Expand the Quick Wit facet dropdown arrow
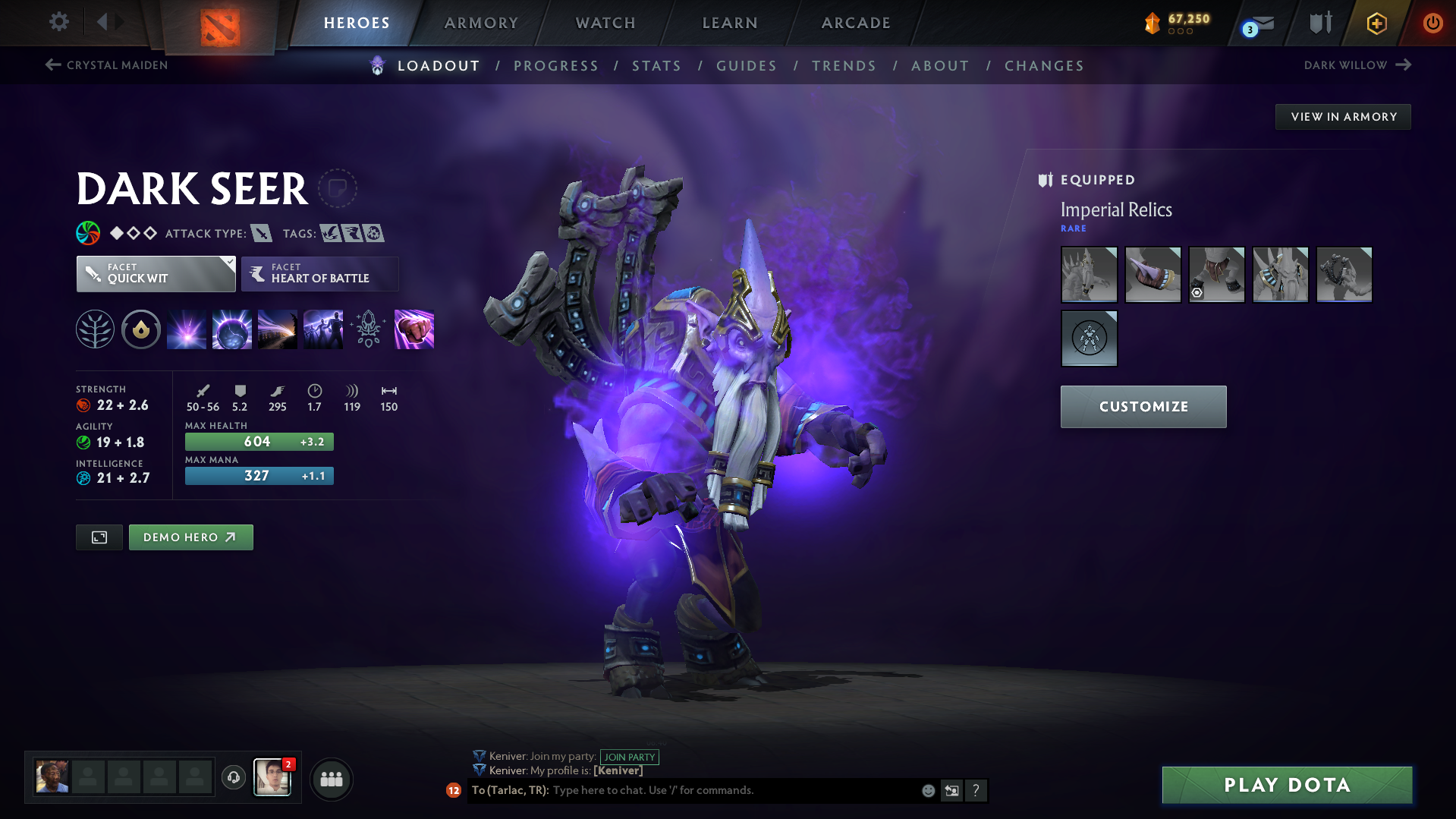The image size is (1456, 819). [228, 263]
